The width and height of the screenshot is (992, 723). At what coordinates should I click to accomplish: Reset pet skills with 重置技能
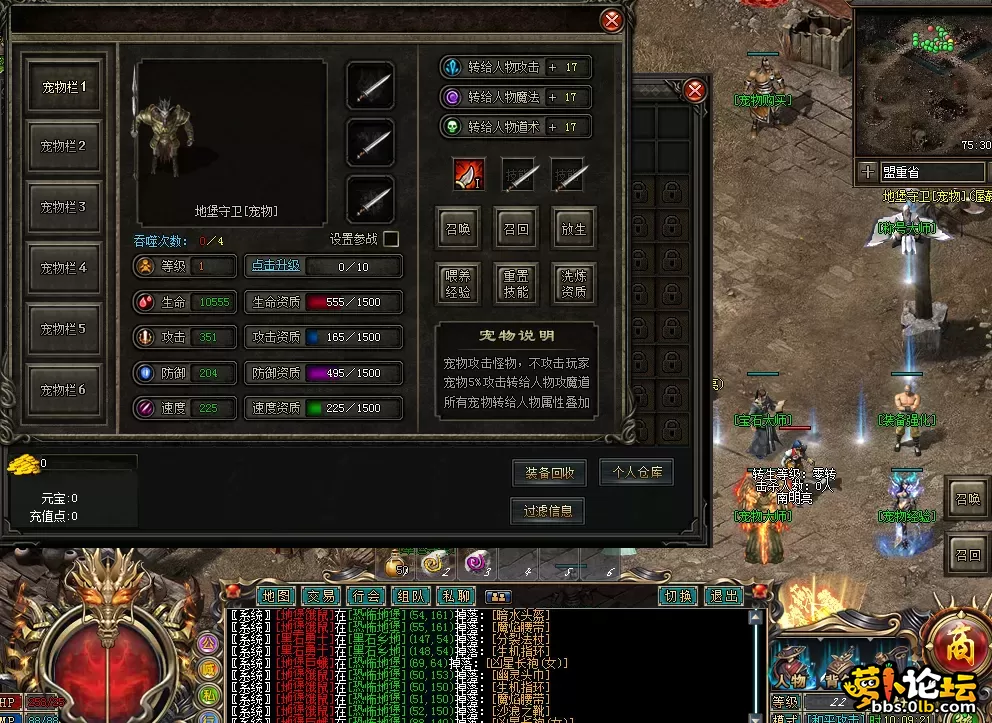click(516, 285)
